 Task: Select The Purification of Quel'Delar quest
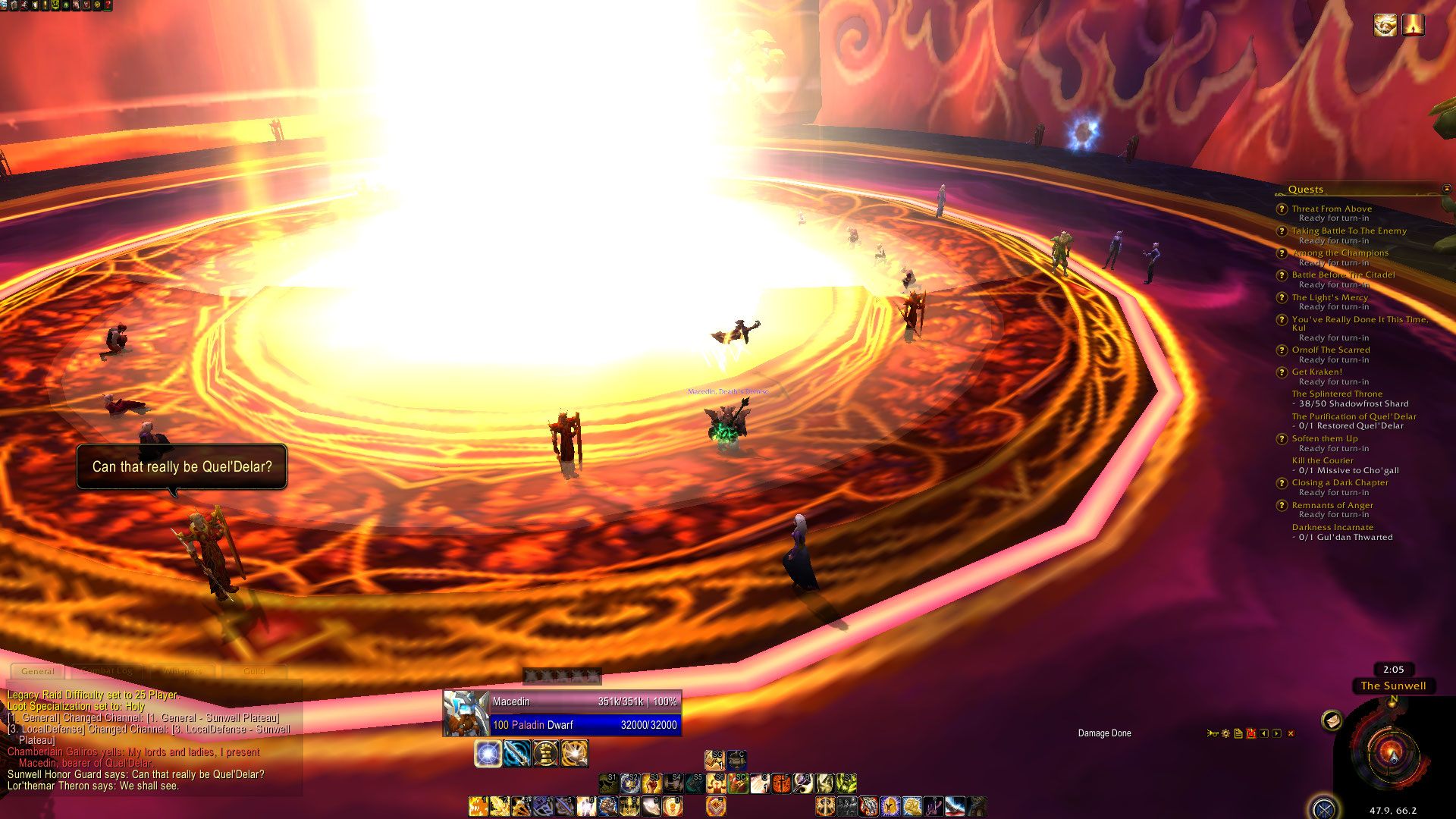click(1354, 416)
